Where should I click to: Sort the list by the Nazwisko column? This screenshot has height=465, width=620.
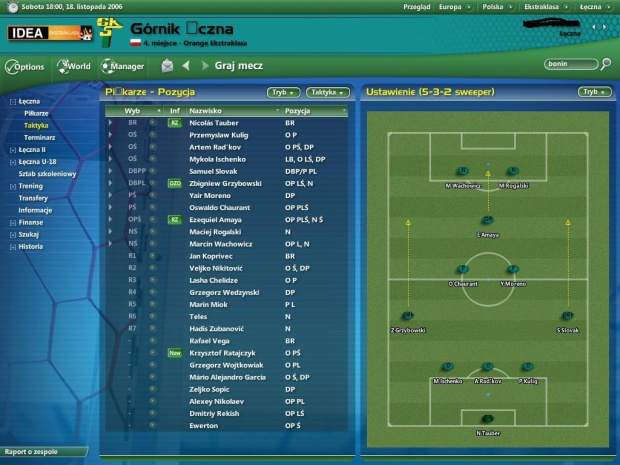pos(206,110)
